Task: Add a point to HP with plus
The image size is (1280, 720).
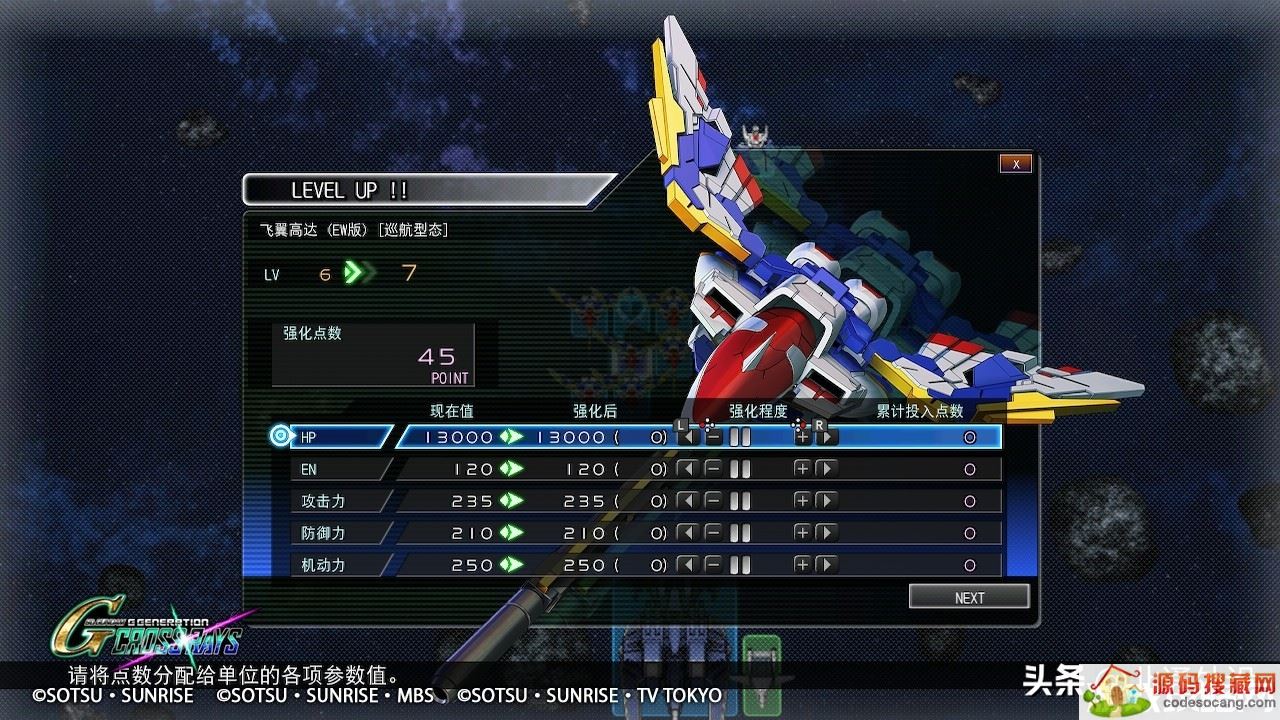Action: click(x=801, y=437)
